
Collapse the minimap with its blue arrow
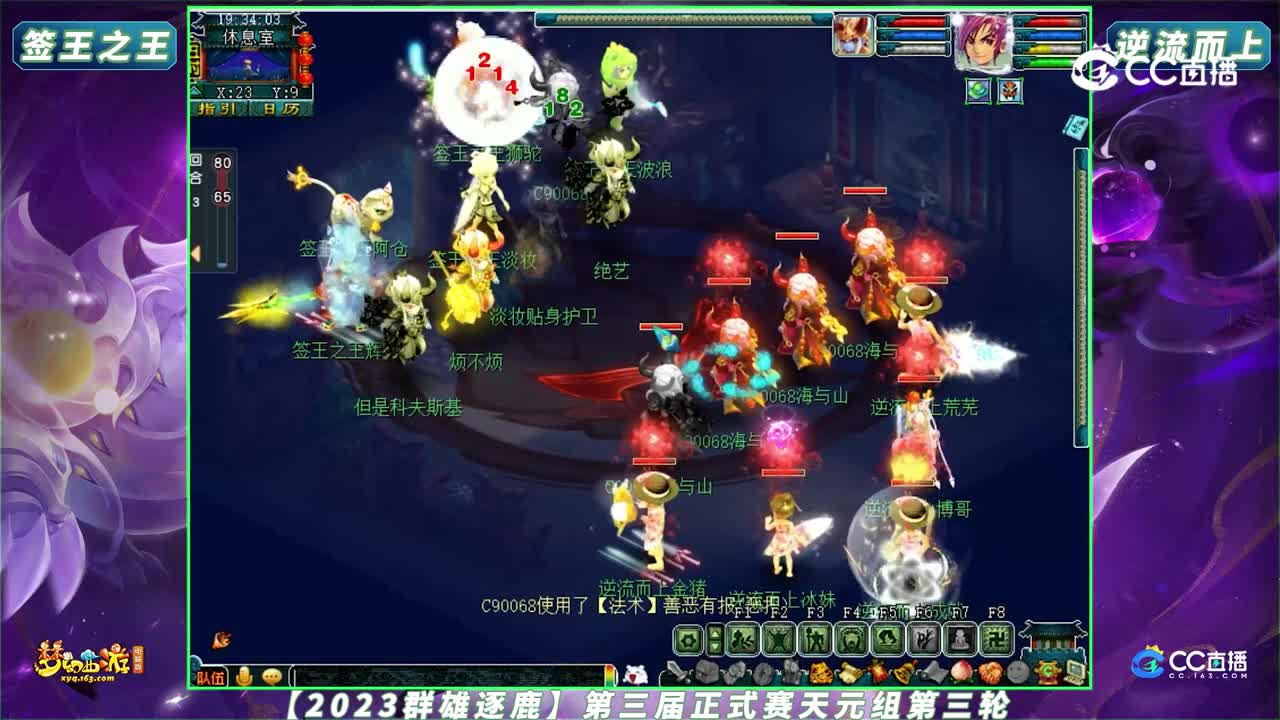(195, 90)
